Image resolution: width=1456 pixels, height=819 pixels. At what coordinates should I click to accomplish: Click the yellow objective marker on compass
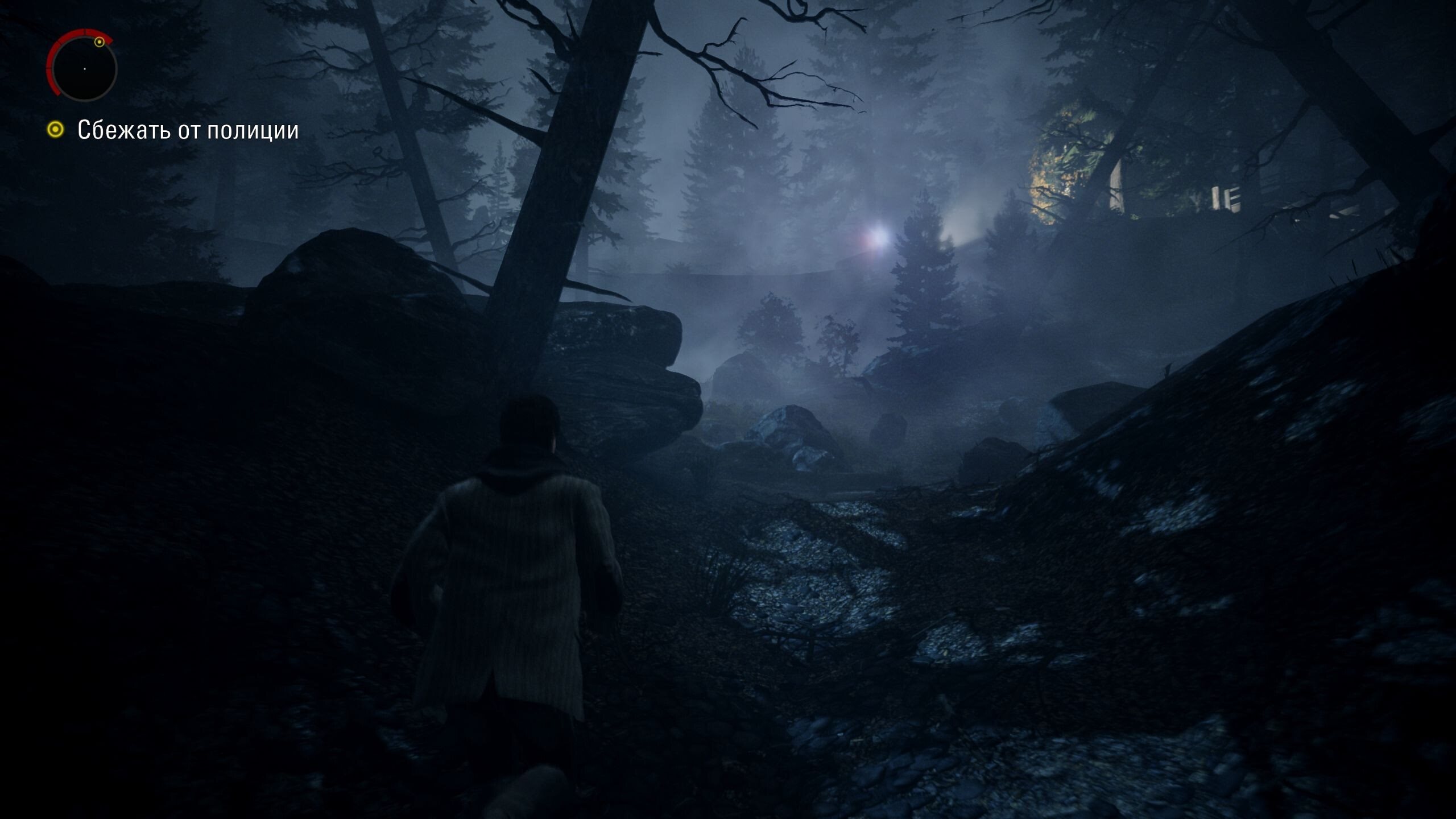100,42
